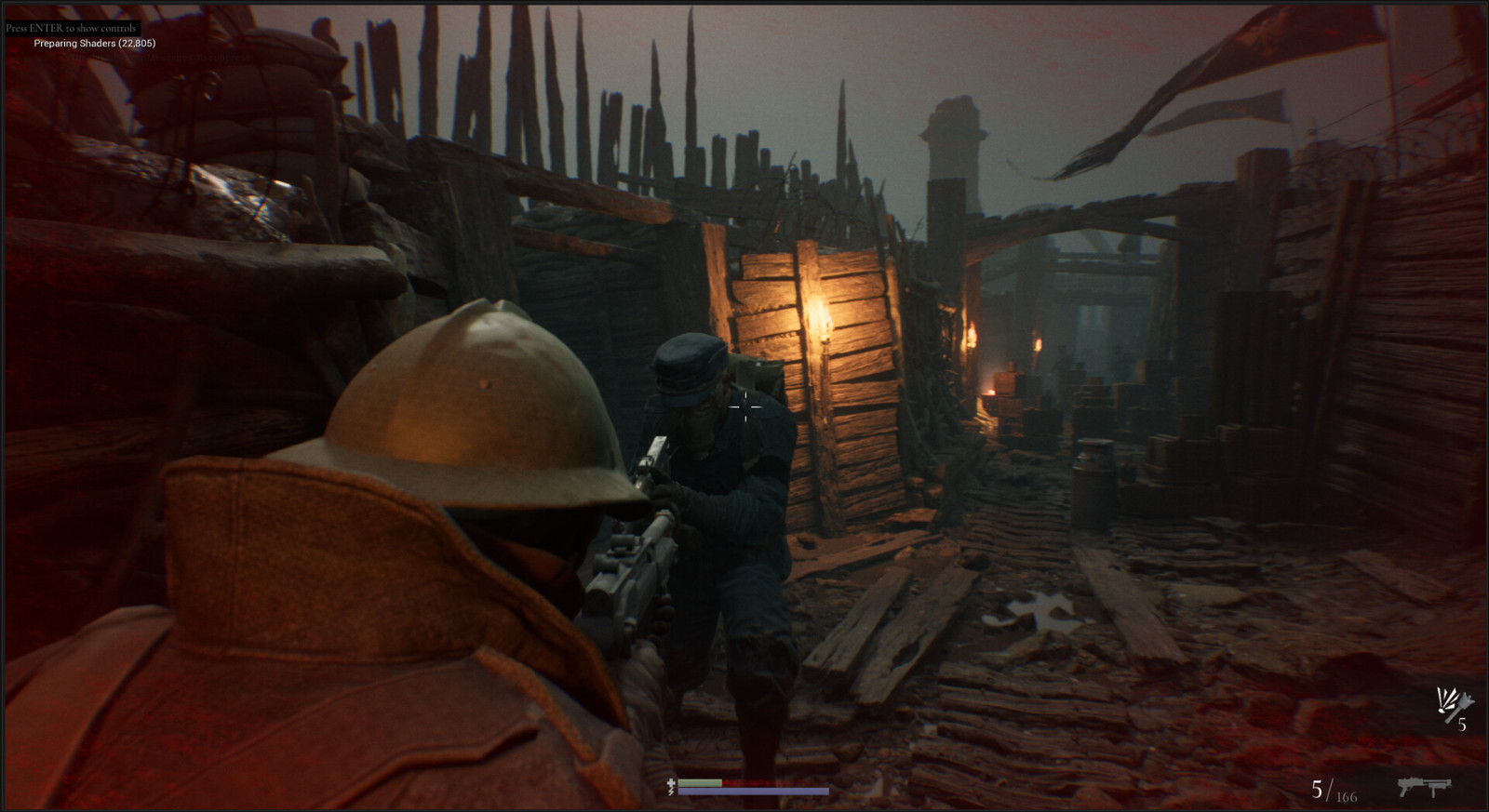Click the red enemy health indicator above the bars
Viewport: 1489px width, 812px height.
point(772,783)
